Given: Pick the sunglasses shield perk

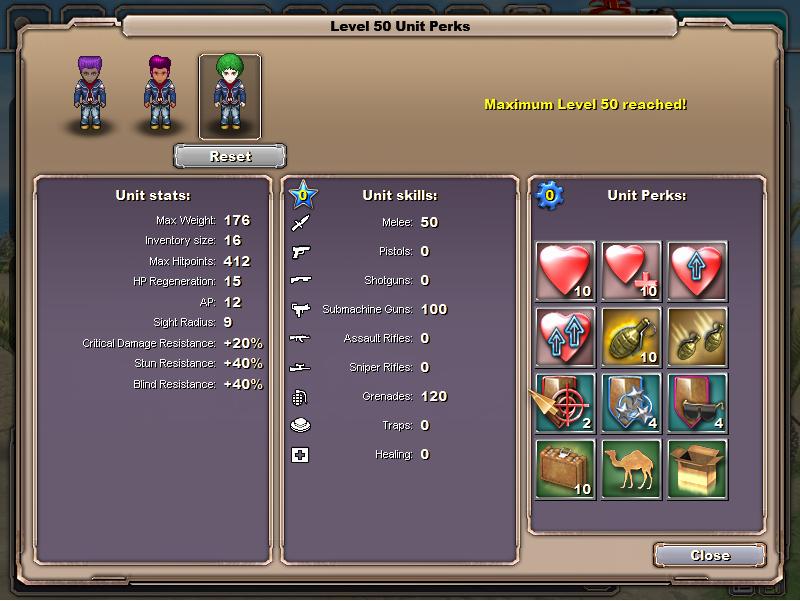Looking at the screenshot, I should (697, 402).
